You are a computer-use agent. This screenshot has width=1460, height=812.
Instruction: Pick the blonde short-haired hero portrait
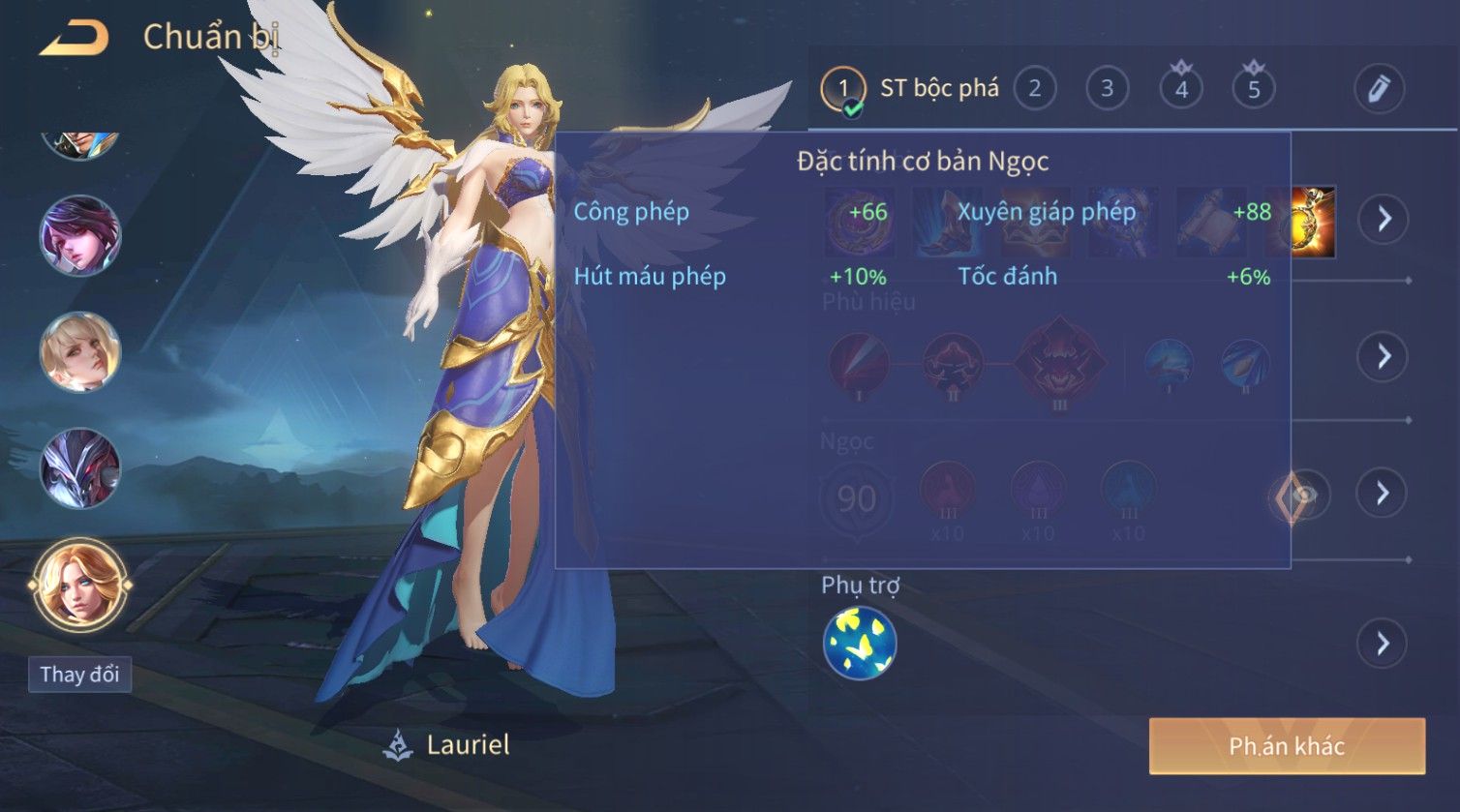pyautogui.click(x=79, y=351)
